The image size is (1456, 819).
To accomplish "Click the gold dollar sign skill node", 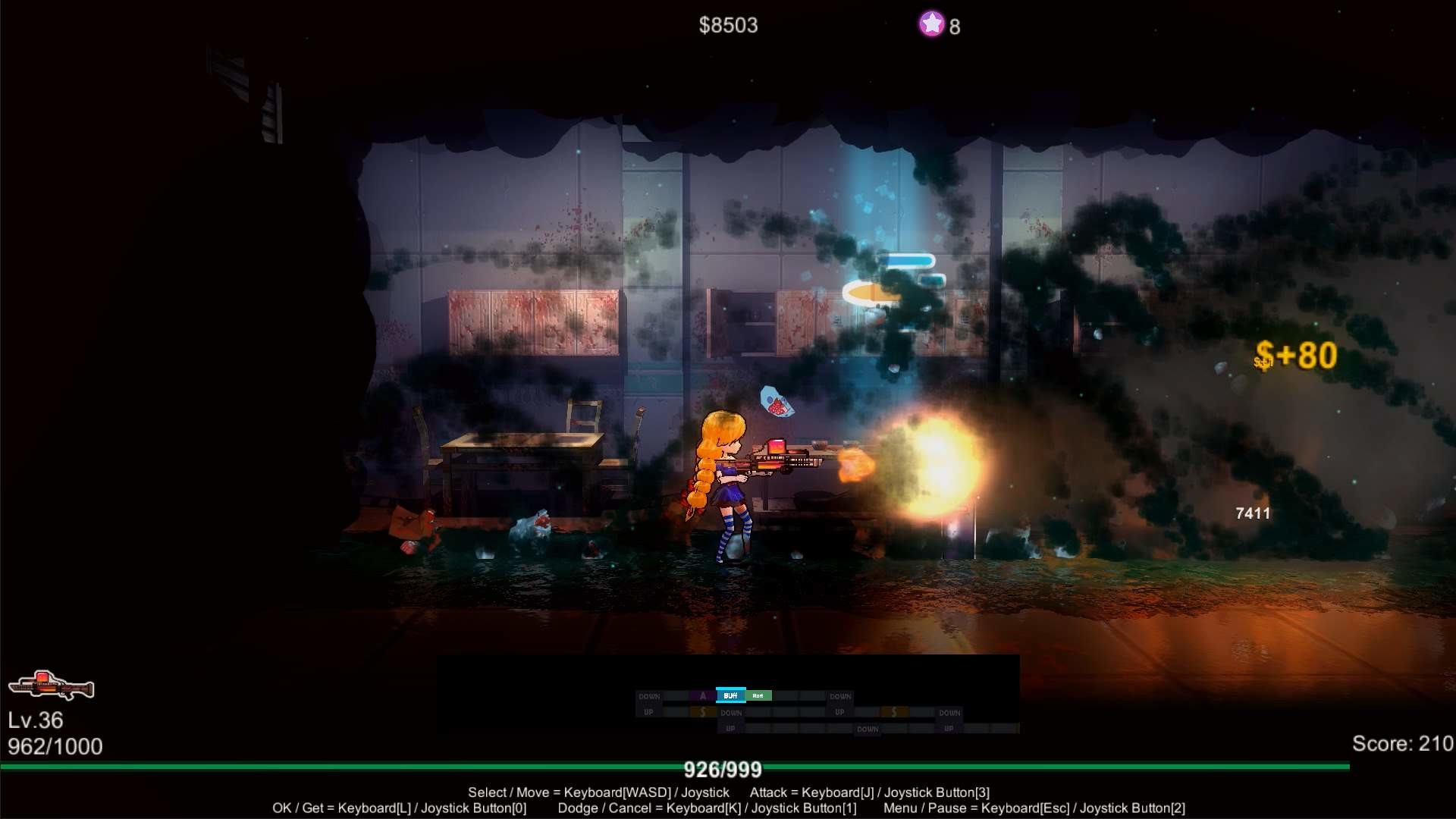I will click(702, 712).
